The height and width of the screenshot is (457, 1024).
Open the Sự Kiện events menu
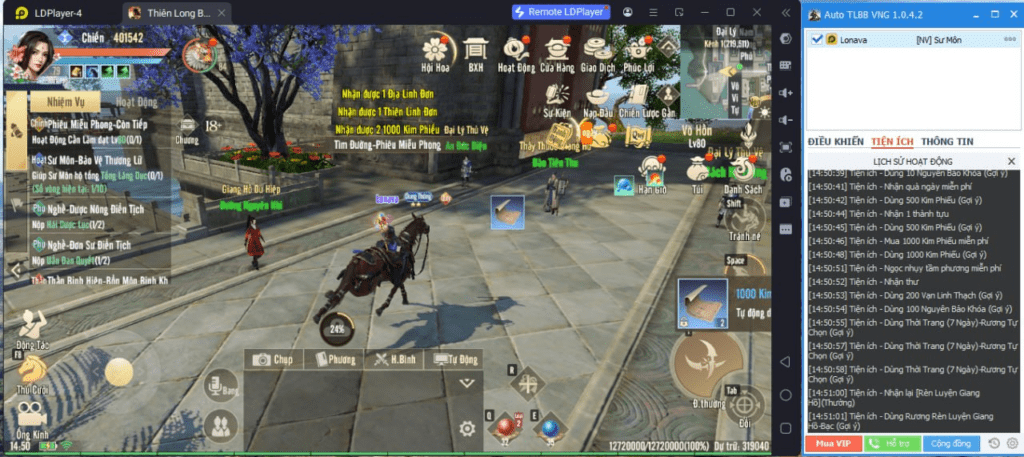[x=556, y=100]
